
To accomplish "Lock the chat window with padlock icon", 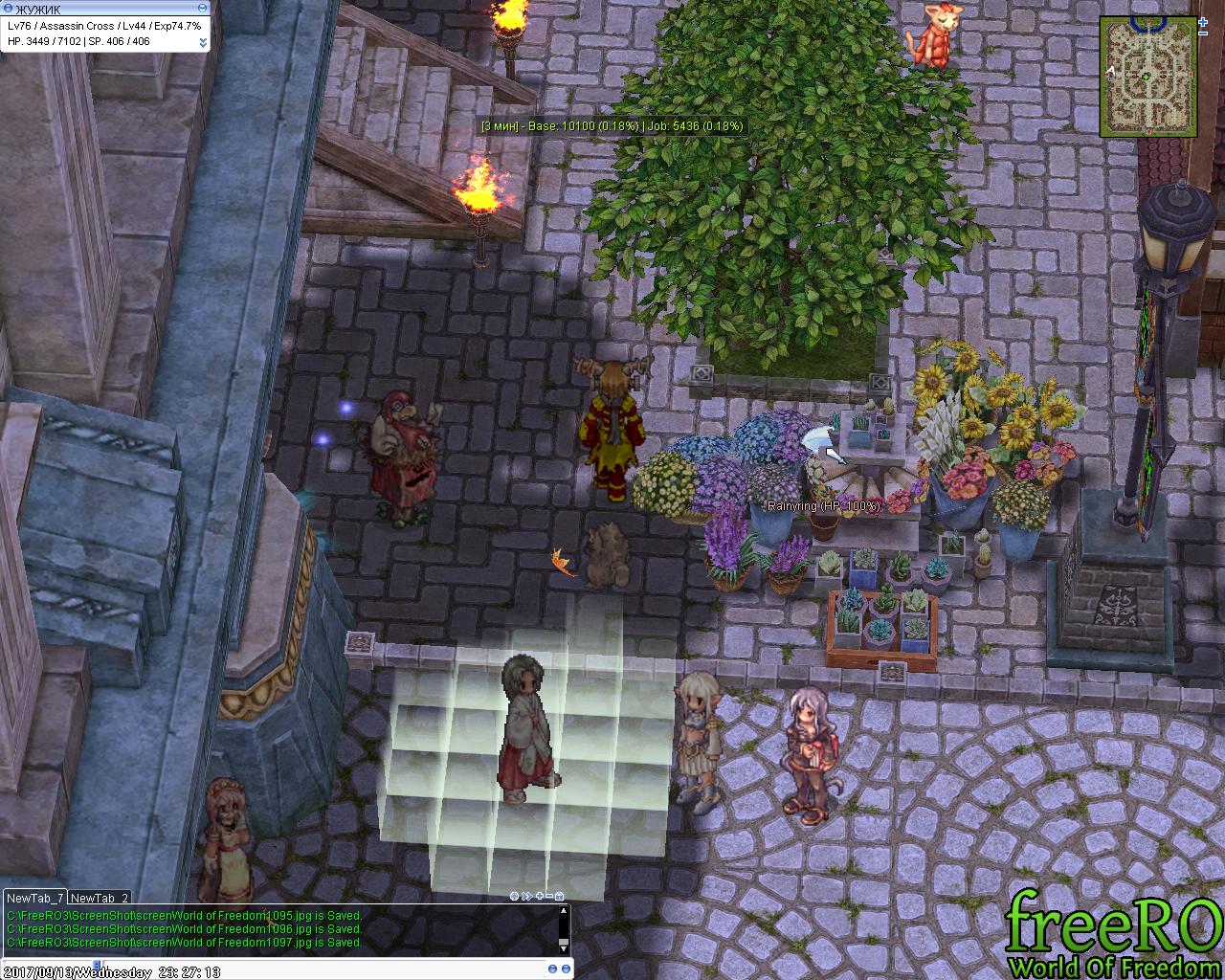I will 560,896.
